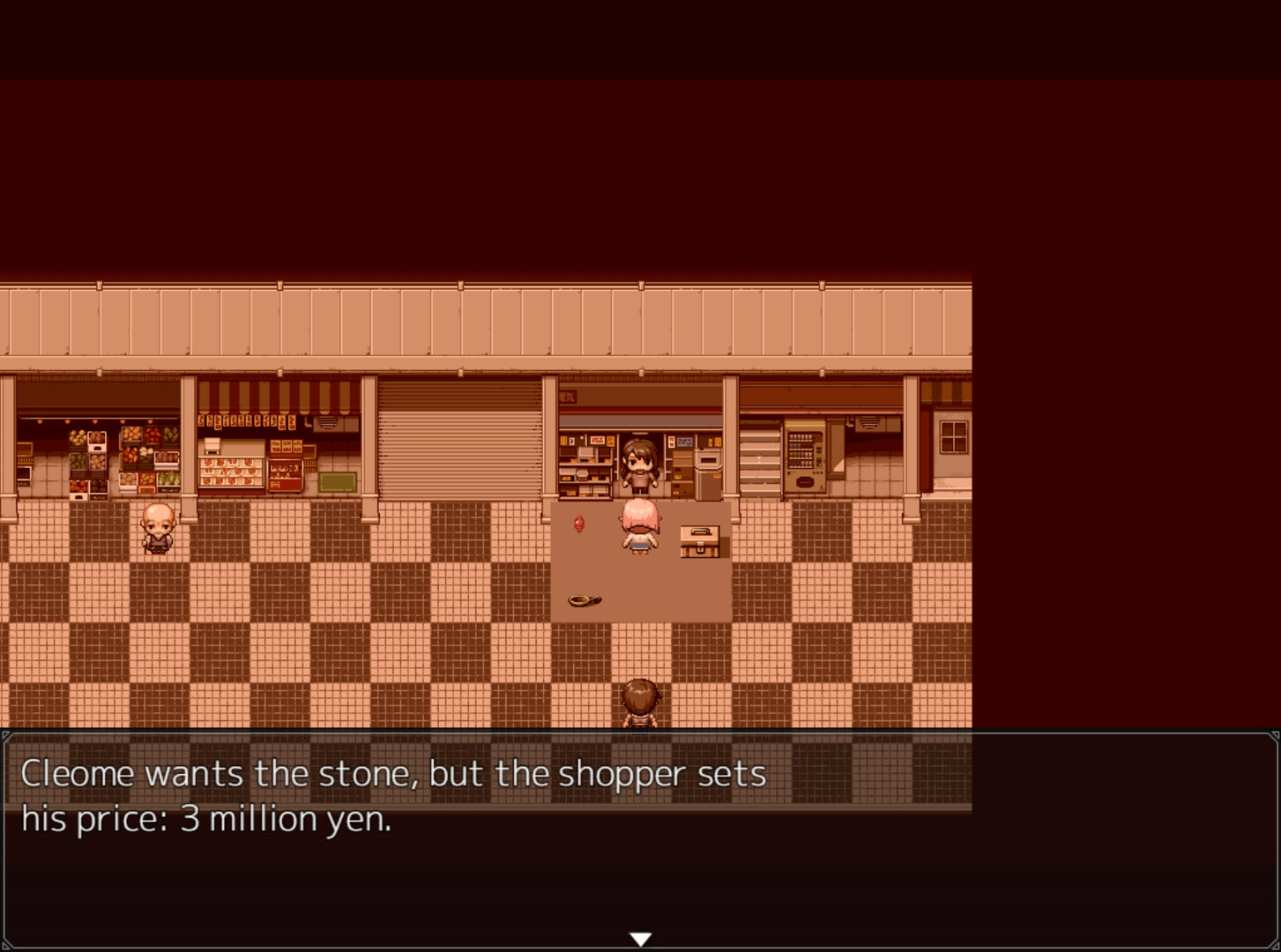
Task: Click the dialogue advance arrow at the bottom
Action: [641, 938]
